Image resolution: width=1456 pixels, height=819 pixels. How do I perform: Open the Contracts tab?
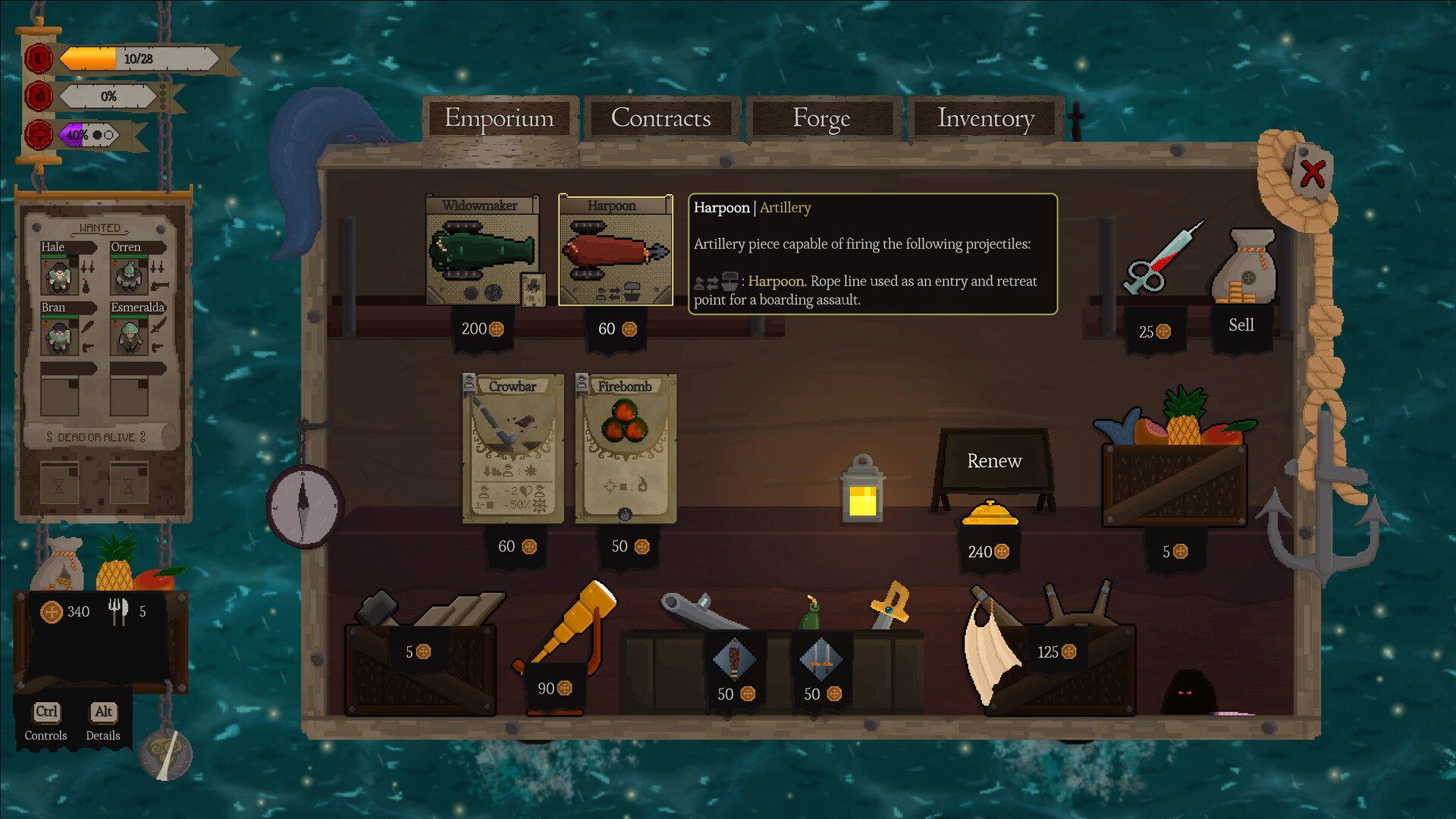[661, 119]
